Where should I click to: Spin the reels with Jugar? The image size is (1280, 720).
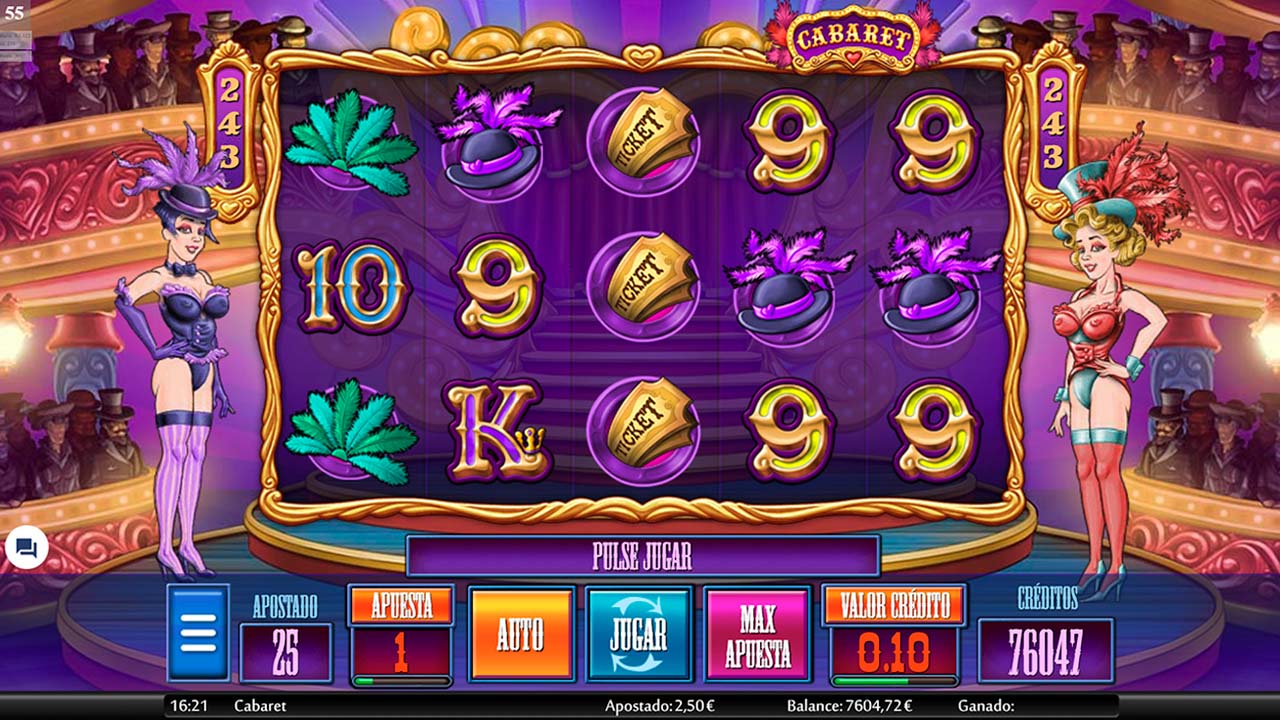(638, 633)
